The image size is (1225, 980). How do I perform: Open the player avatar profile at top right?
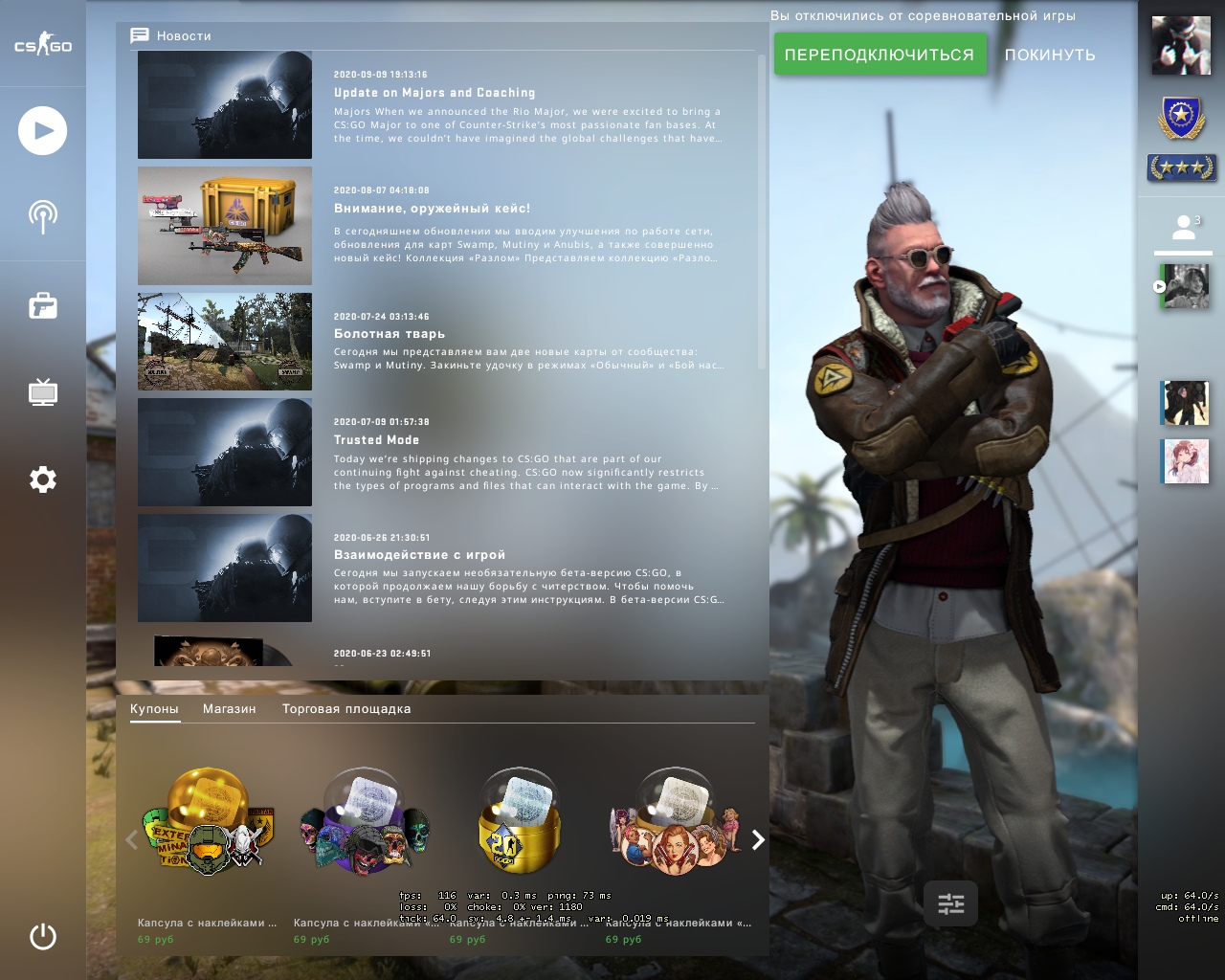pos(1181,45)
